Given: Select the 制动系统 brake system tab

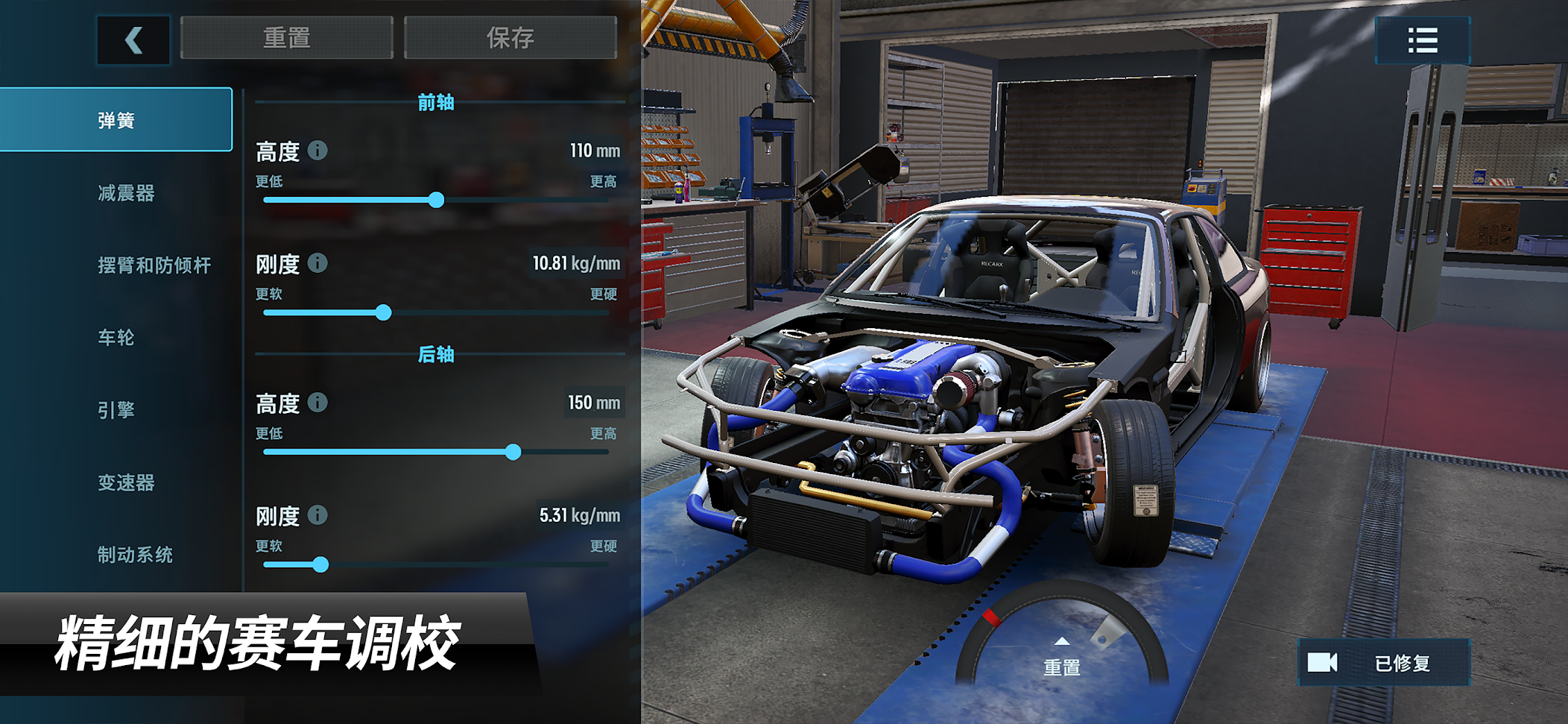Looking at the screenshot, I should pyautogui.click(x=135, y=555).
